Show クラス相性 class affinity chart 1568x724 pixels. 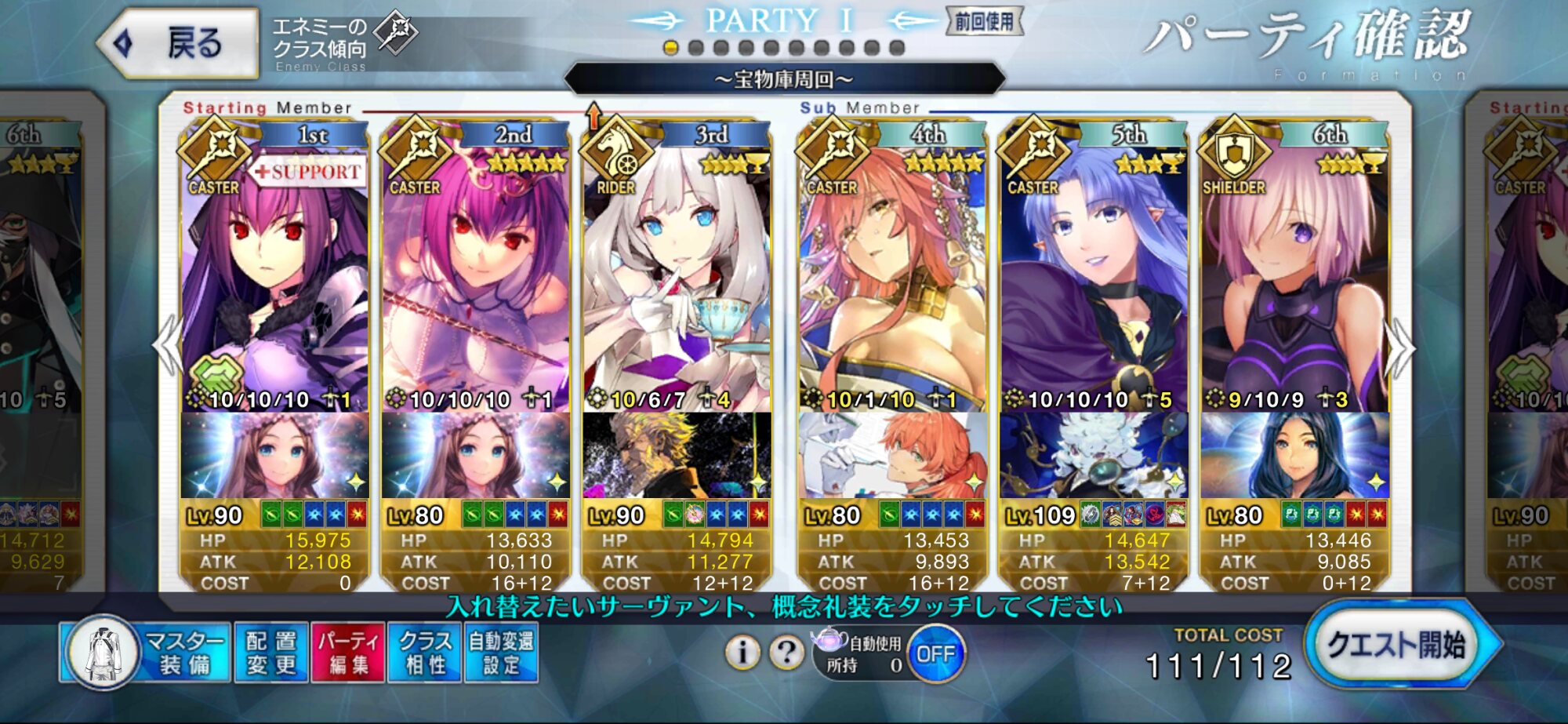(425, 653)
